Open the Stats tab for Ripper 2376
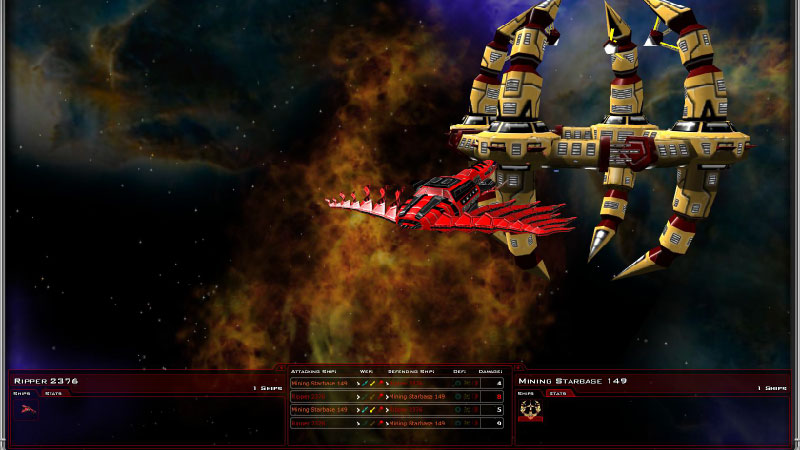The width and height of the screenshot is (800, 450). [53, 393]
